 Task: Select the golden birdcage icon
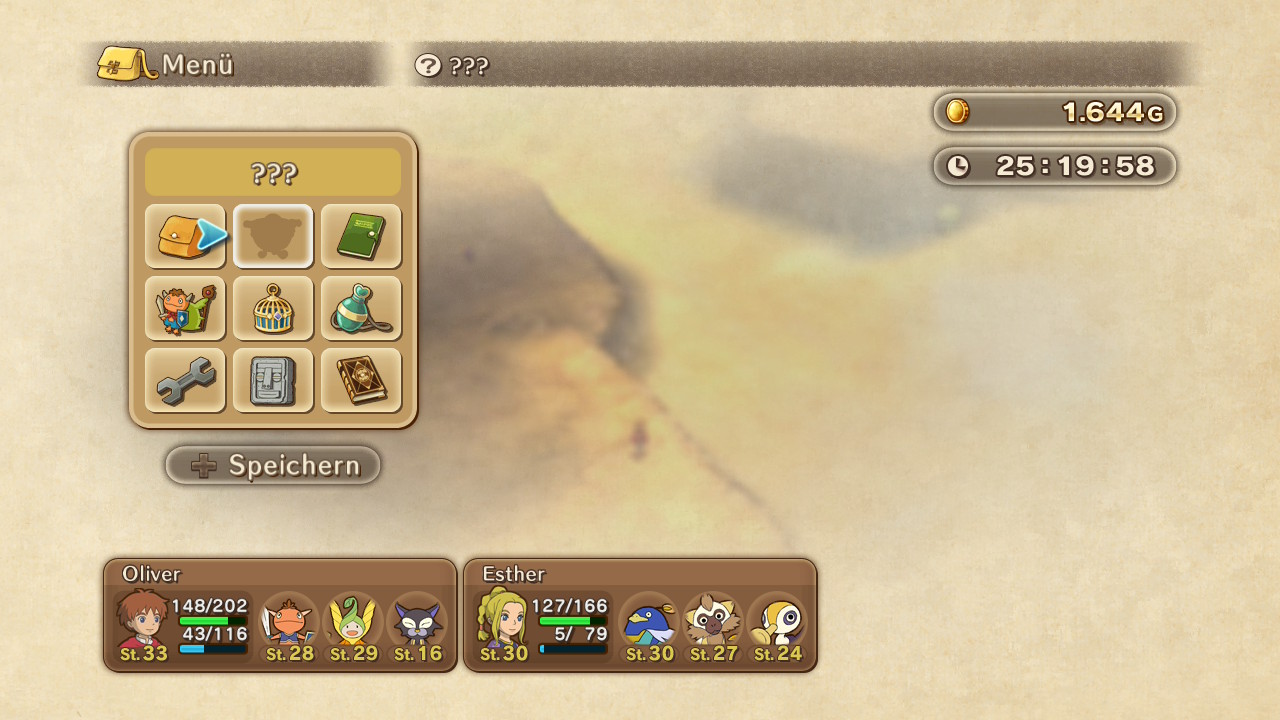click(x=273, y=308)
